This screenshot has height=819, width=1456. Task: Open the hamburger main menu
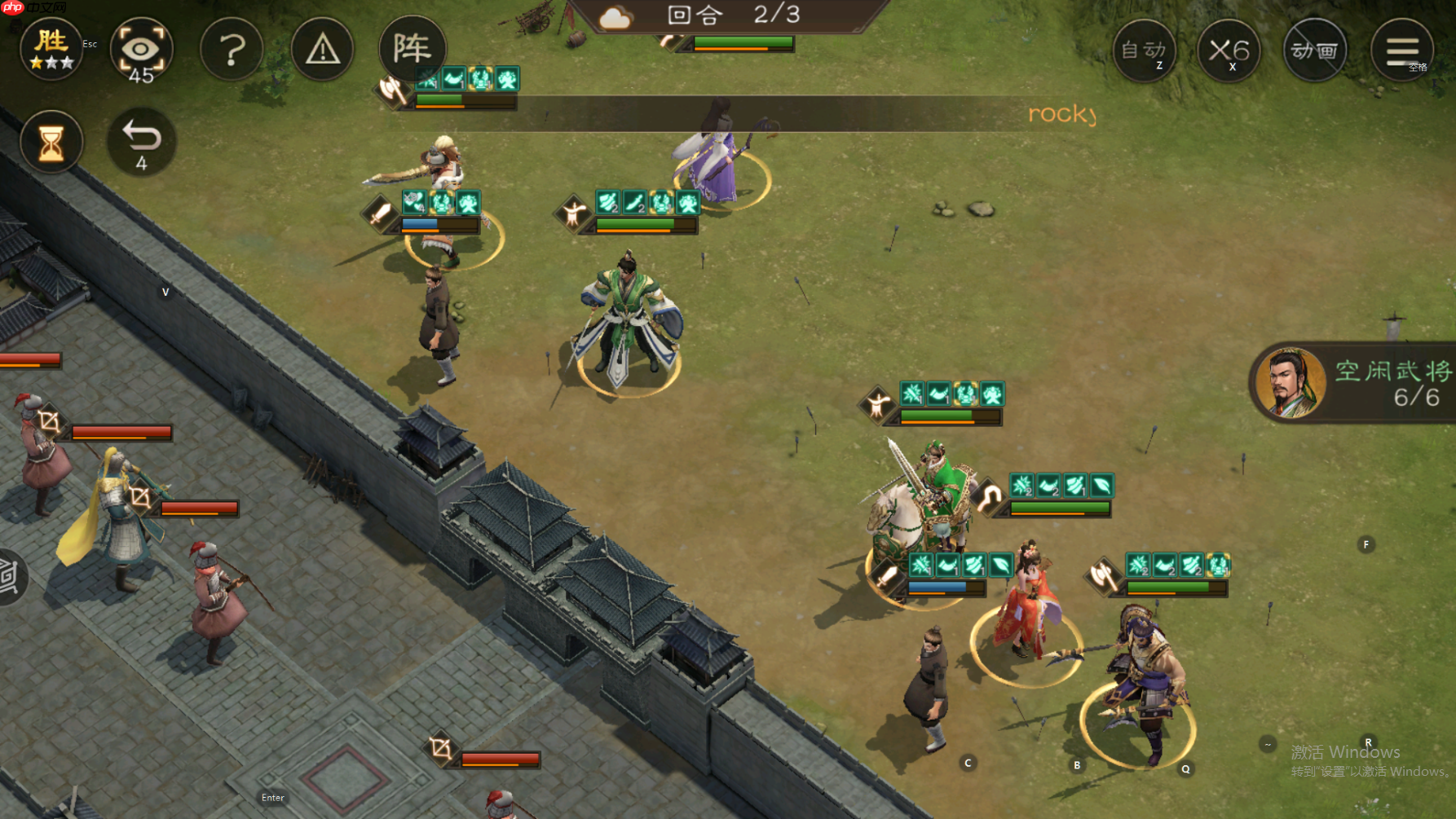pyautogui.click(x=1402, y=51)
